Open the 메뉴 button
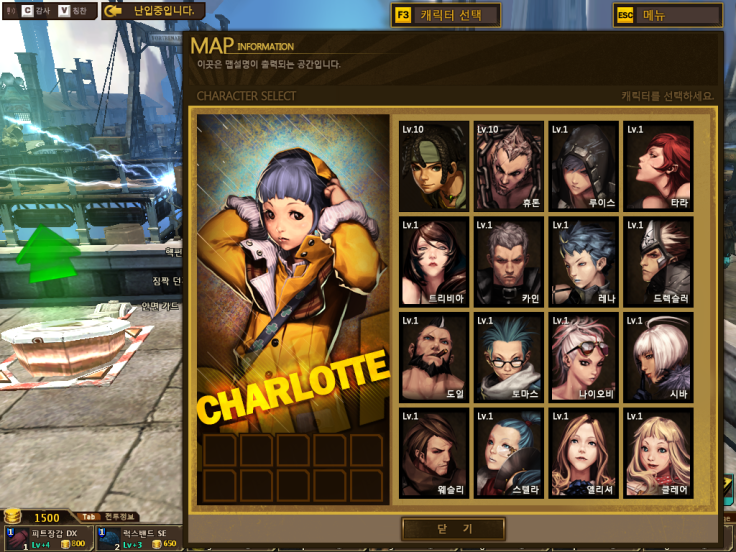Image resolution: width=736 pixels, height=552 pixels. (x=667, y=15)
